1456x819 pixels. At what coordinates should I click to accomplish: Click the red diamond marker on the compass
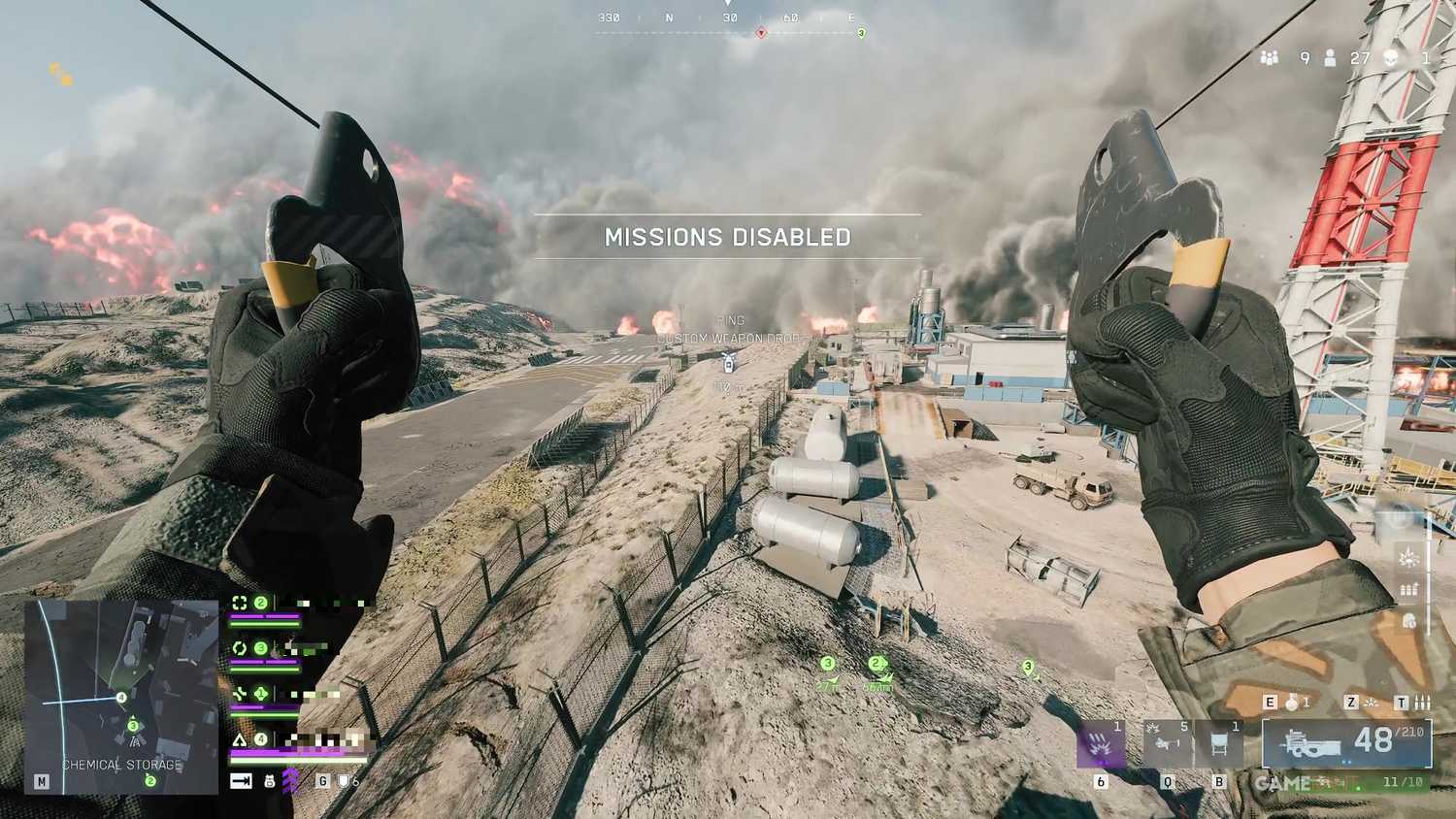[761, 33]
